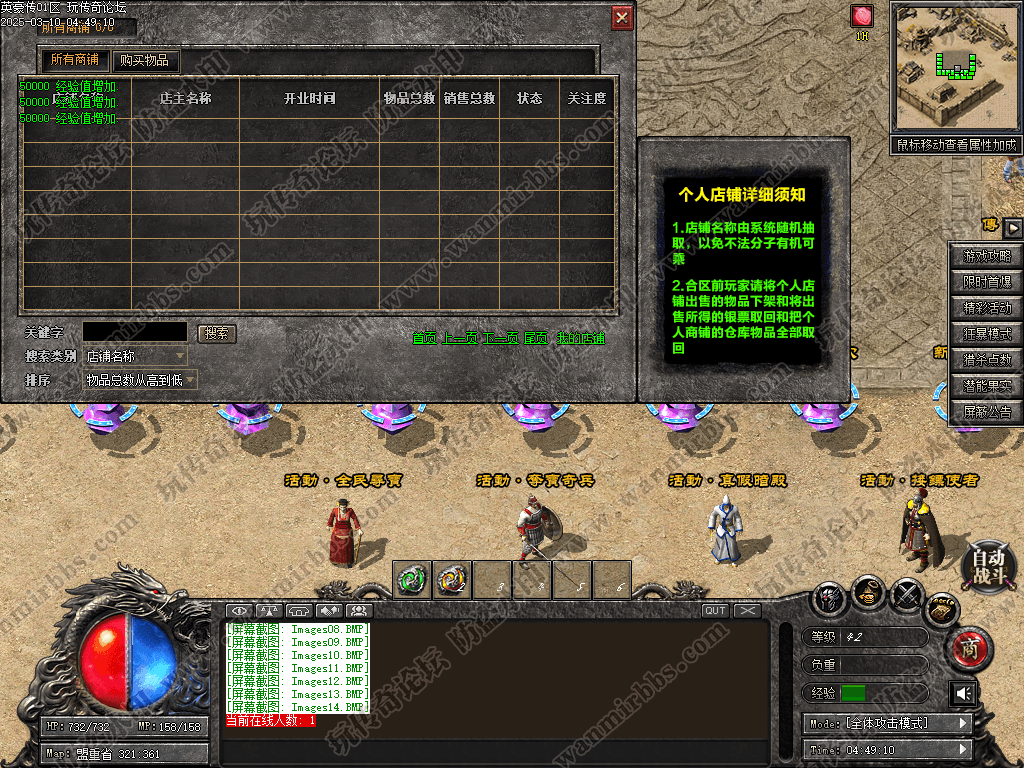This screenshot has height=768, width=1024.
Task: Select the green swirl hotbar item
Action: tap(412, 579)
